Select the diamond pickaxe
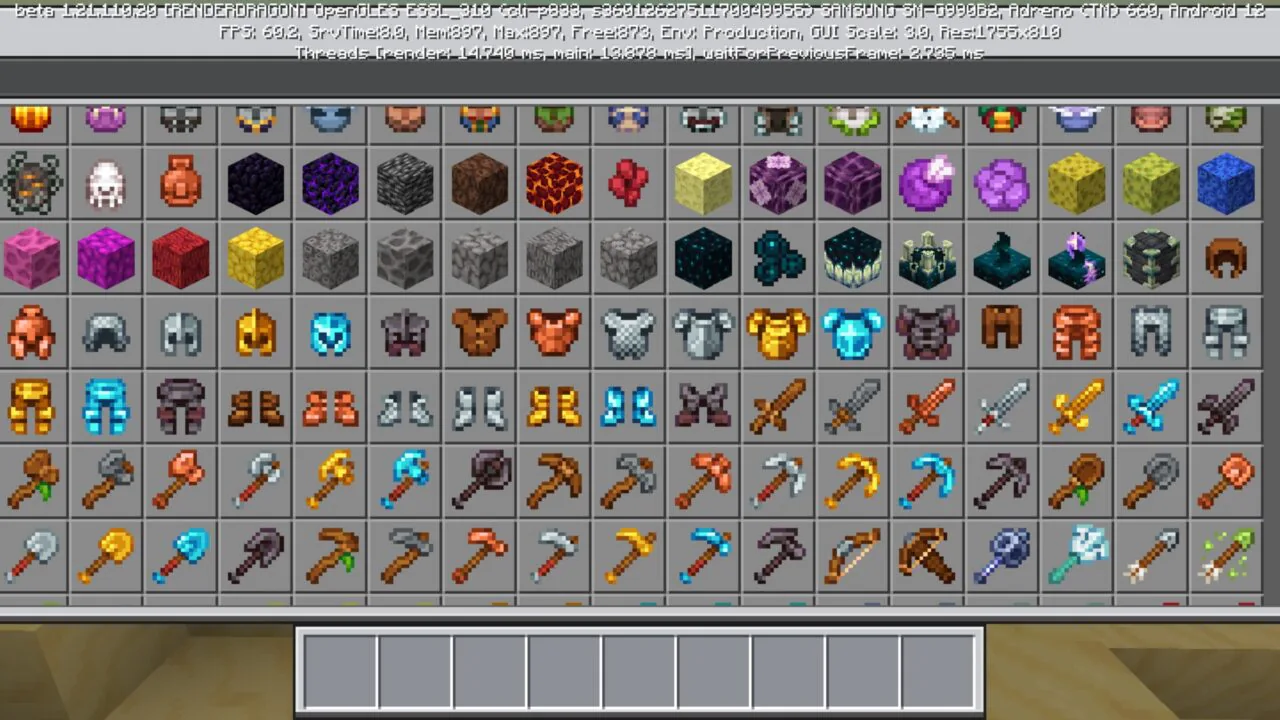 pos(927,481)
